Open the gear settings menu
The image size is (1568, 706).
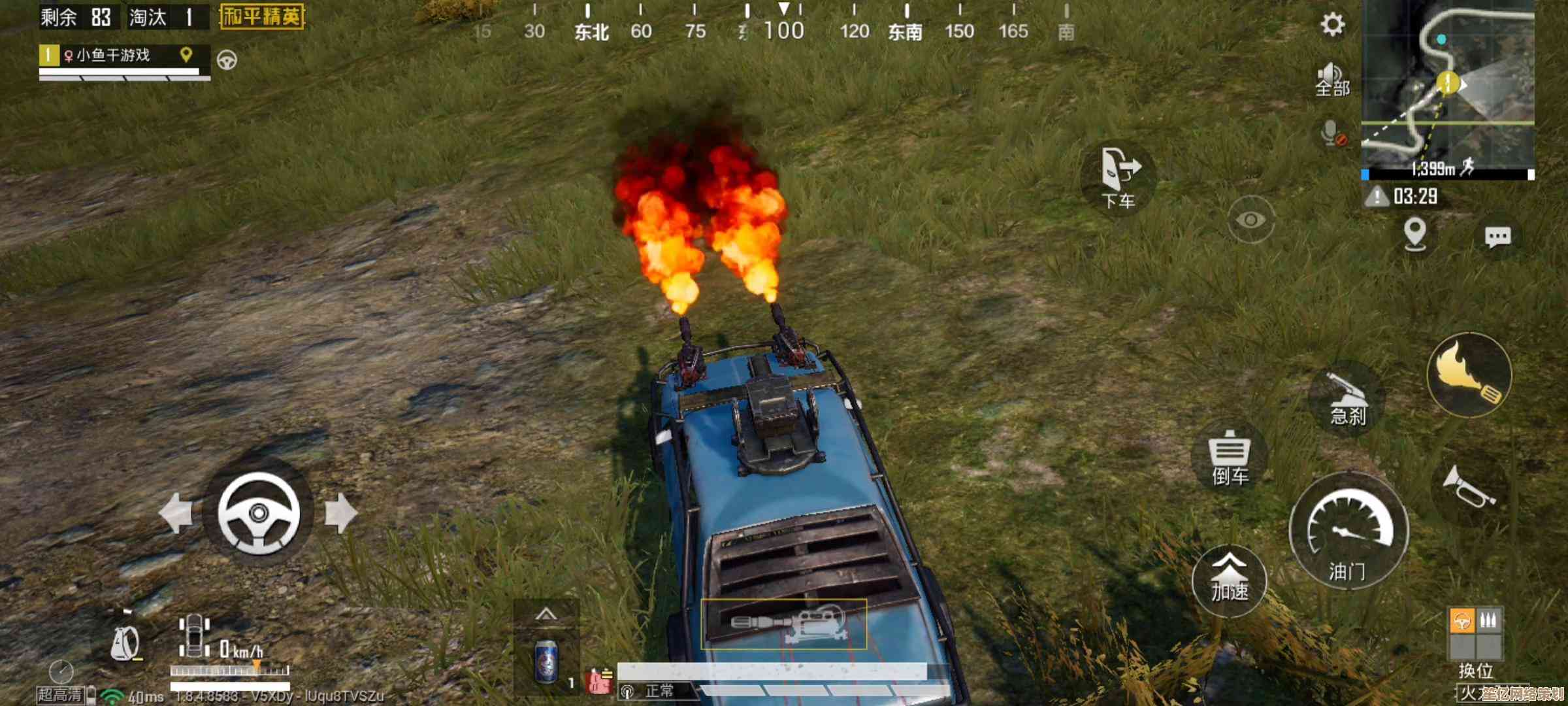(1332, 25)
